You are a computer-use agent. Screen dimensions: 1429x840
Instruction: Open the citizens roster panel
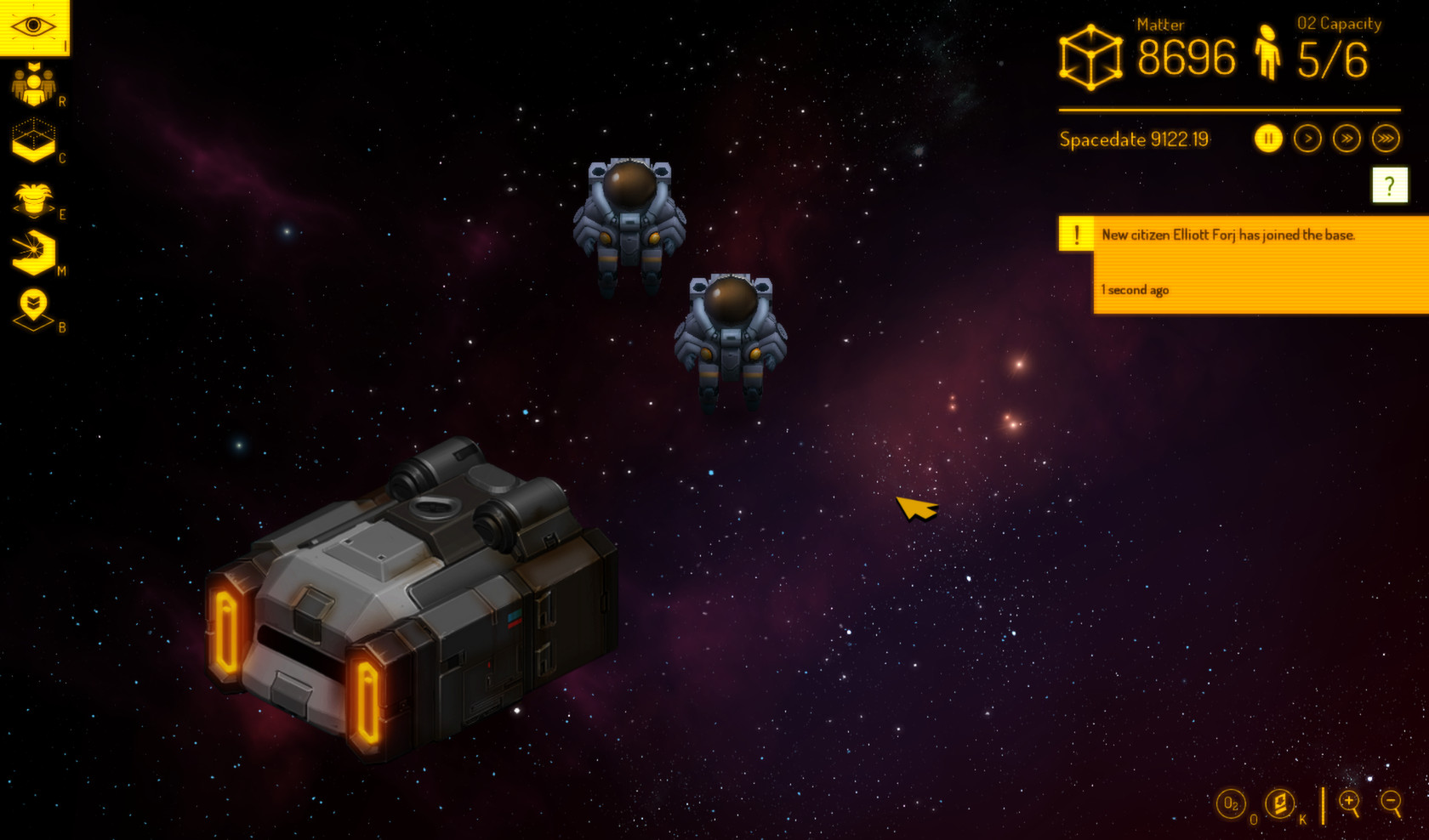(x=32, y=82)
